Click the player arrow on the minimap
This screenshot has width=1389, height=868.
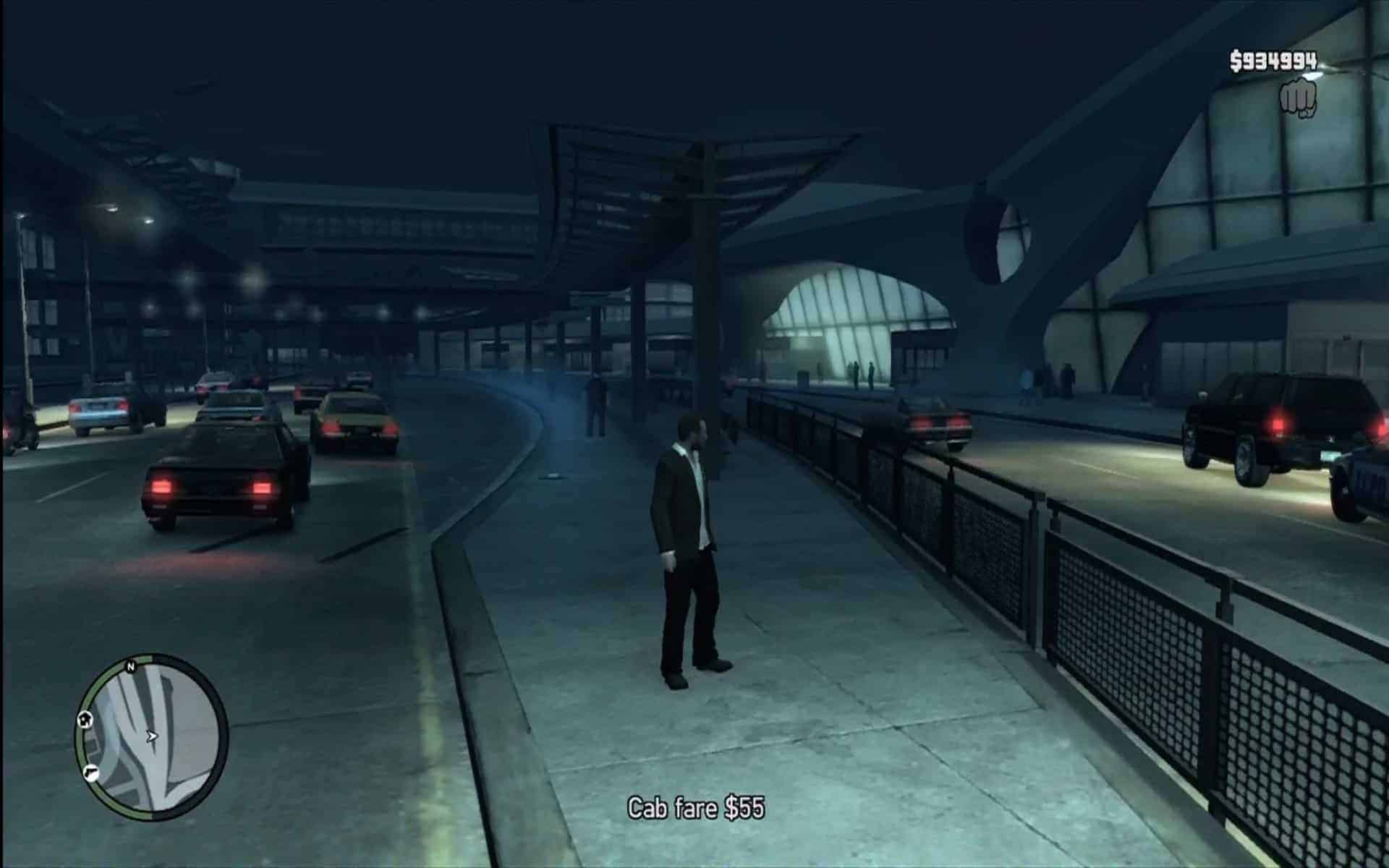[152, 737]
